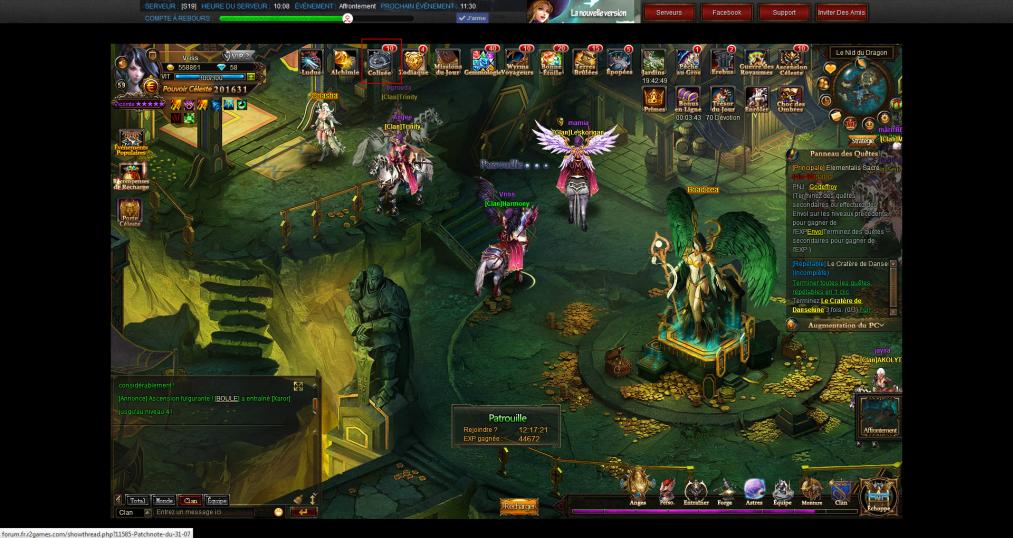Open the Monture menu
Viewport: 1013px width, 538px height.
pos(811,490)
